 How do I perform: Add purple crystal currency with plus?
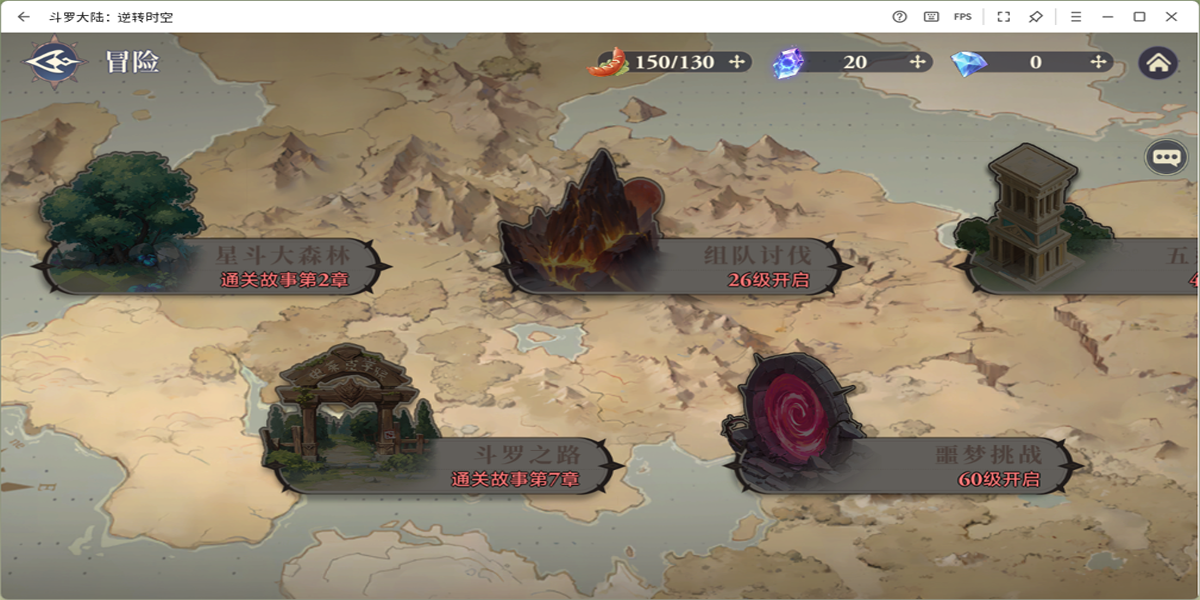point(917,62)
